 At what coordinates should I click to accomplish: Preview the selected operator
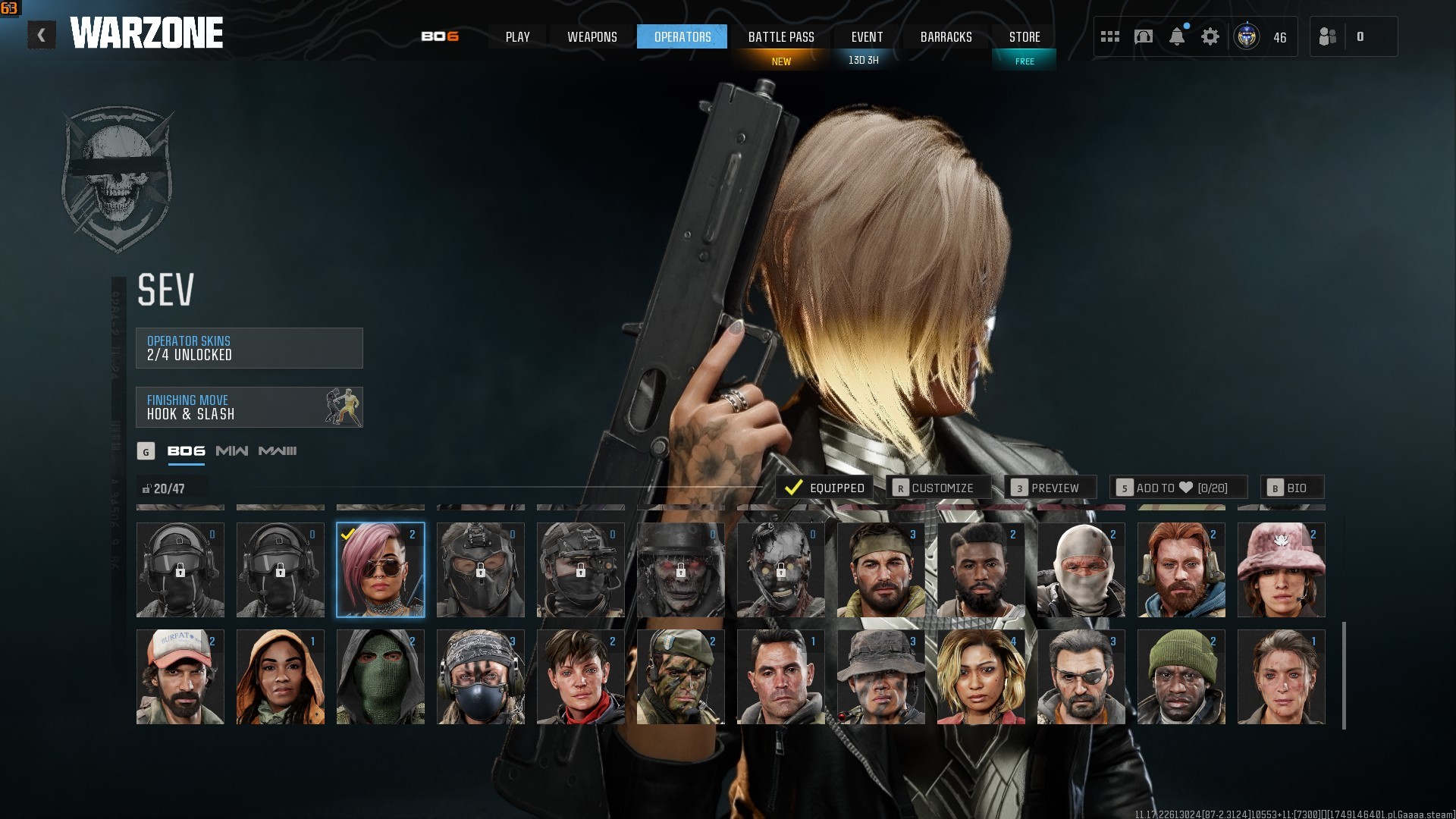point(1050,488)
